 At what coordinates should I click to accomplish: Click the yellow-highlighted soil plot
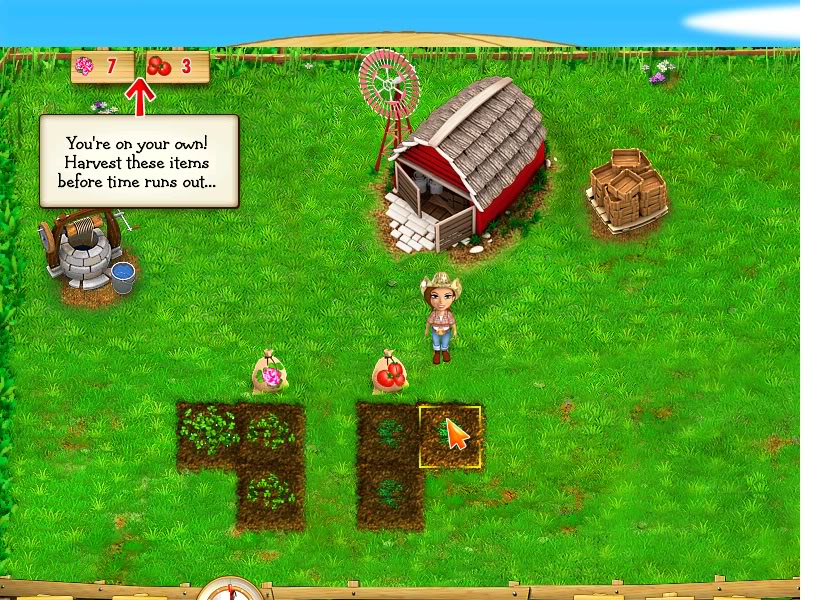pos(449,436)
